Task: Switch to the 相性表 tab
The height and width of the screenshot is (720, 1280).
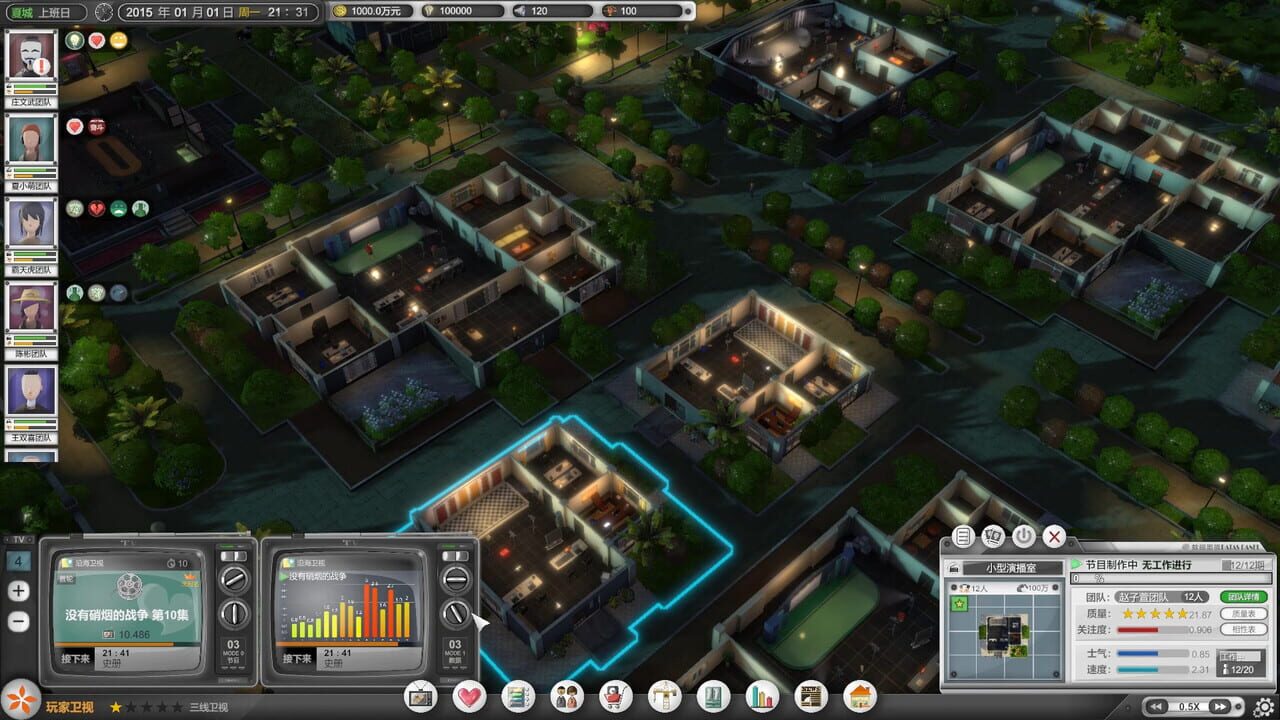Action: pyautogui.click(x=1243, y=630)
